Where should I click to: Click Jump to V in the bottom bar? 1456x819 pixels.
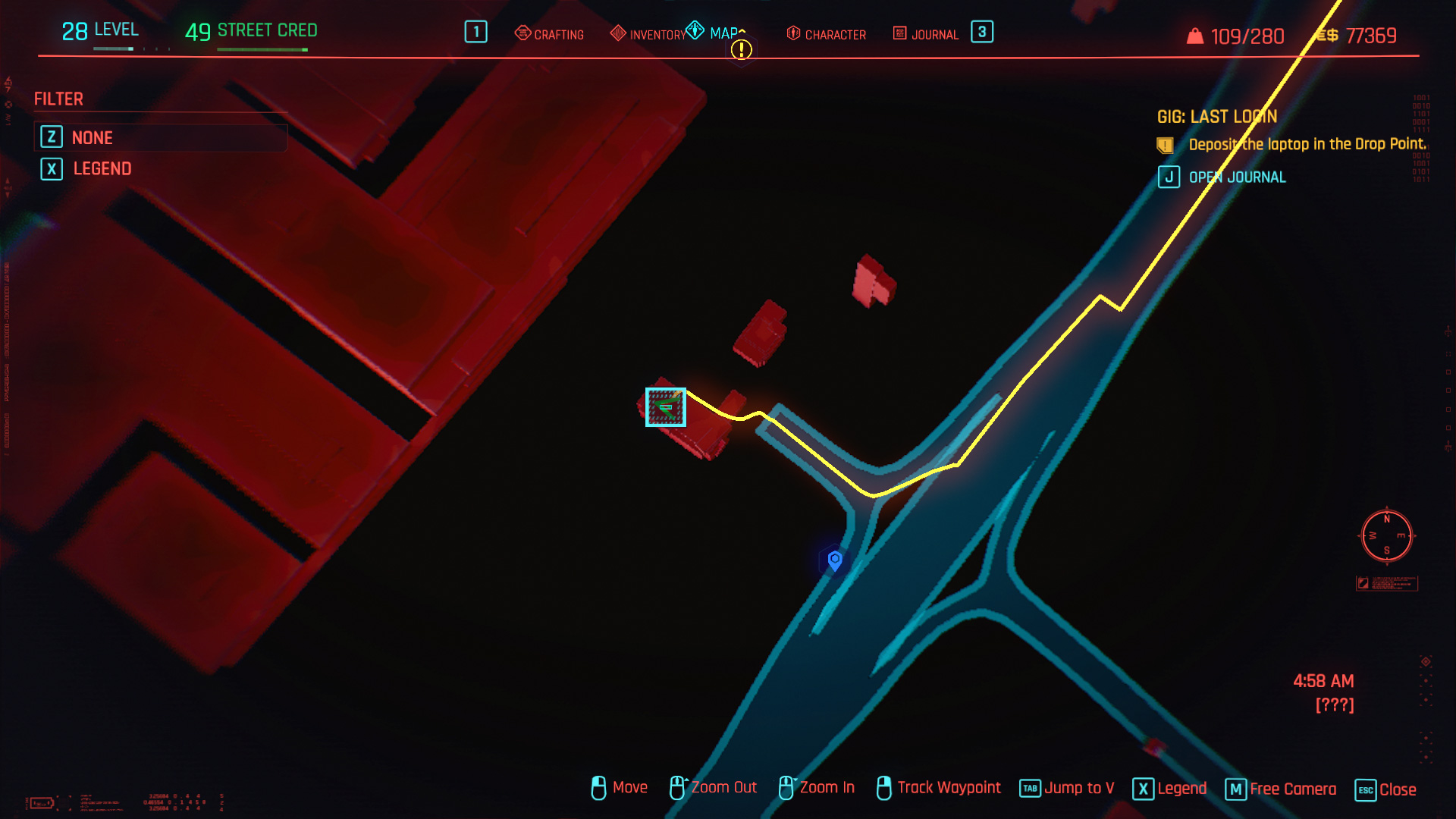pyautogui.click(x=1068, y=789)
